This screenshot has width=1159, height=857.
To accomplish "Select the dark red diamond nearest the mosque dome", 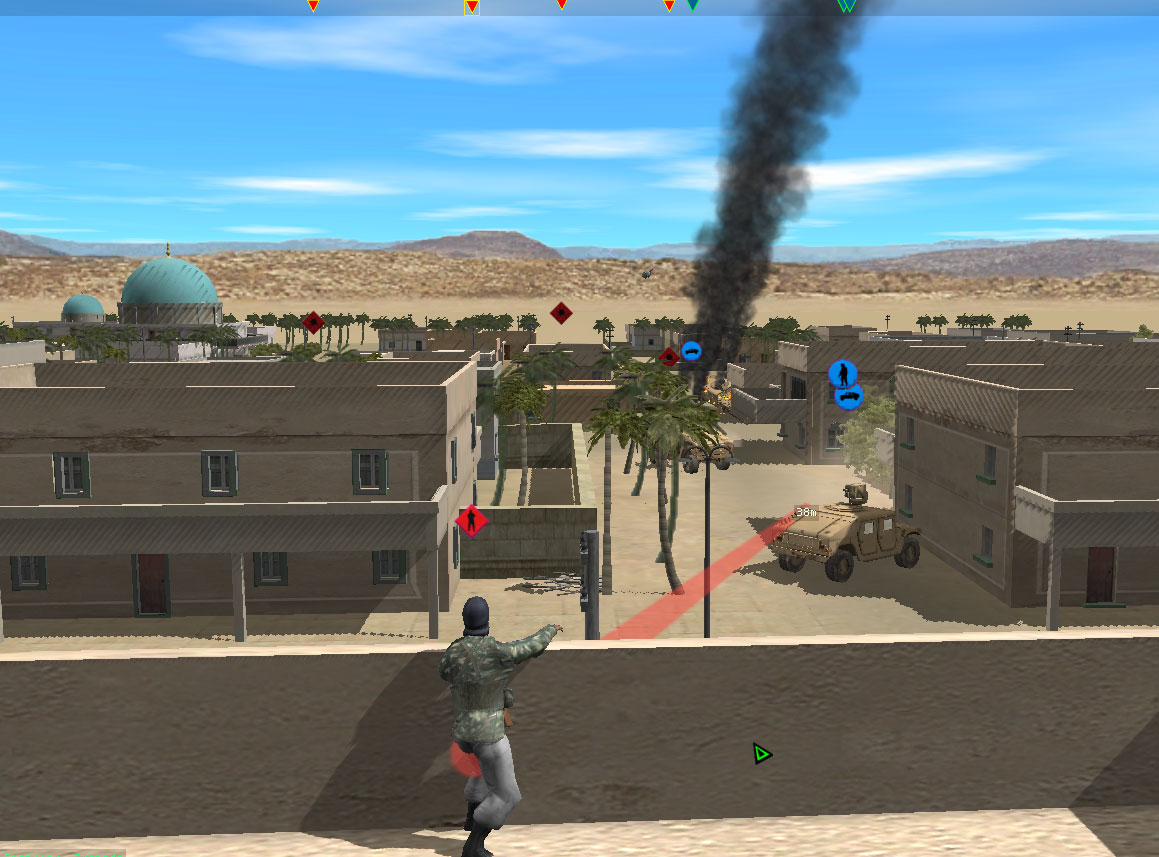I will (313, 322).
